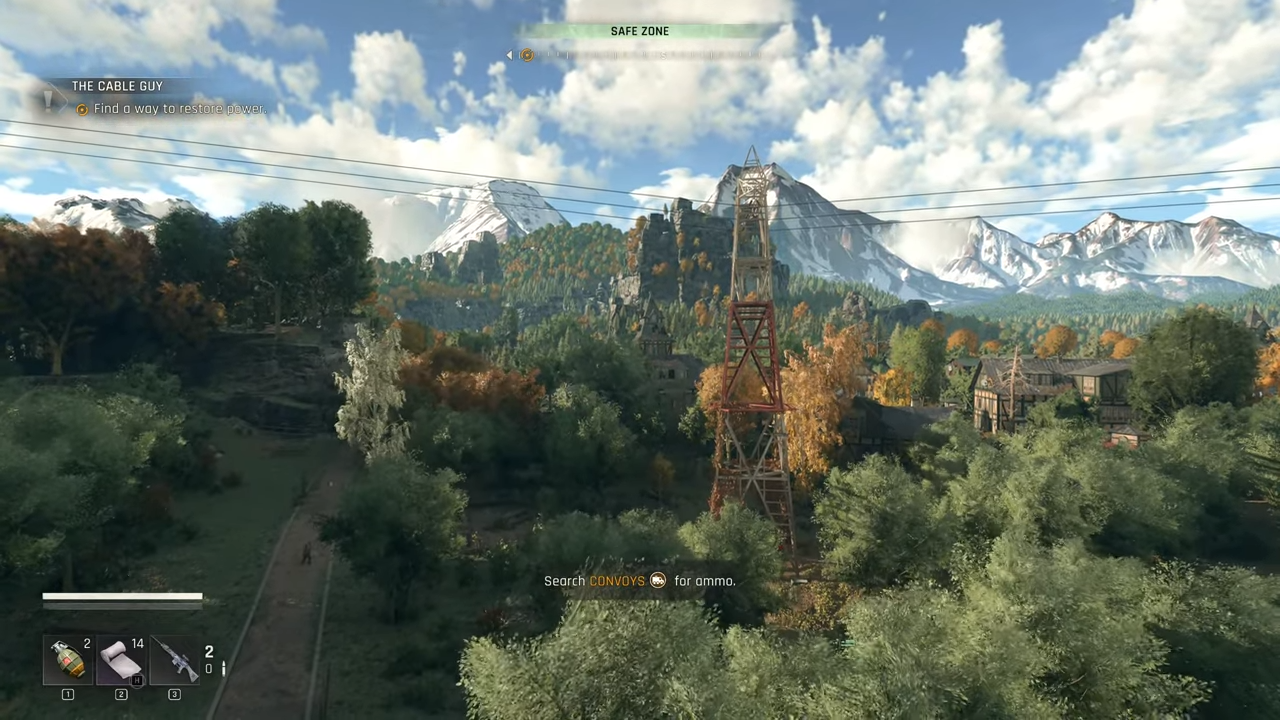The image size is (1280, 720).
Task: Click the orange objective marker on the compass
Action: click(x=527, y=55)
